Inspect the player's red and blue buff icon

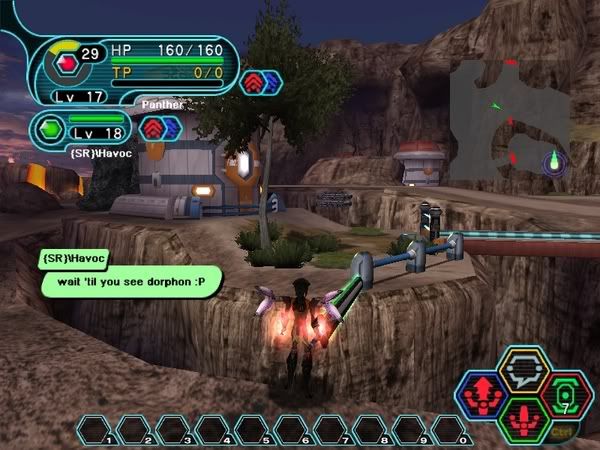259,82
